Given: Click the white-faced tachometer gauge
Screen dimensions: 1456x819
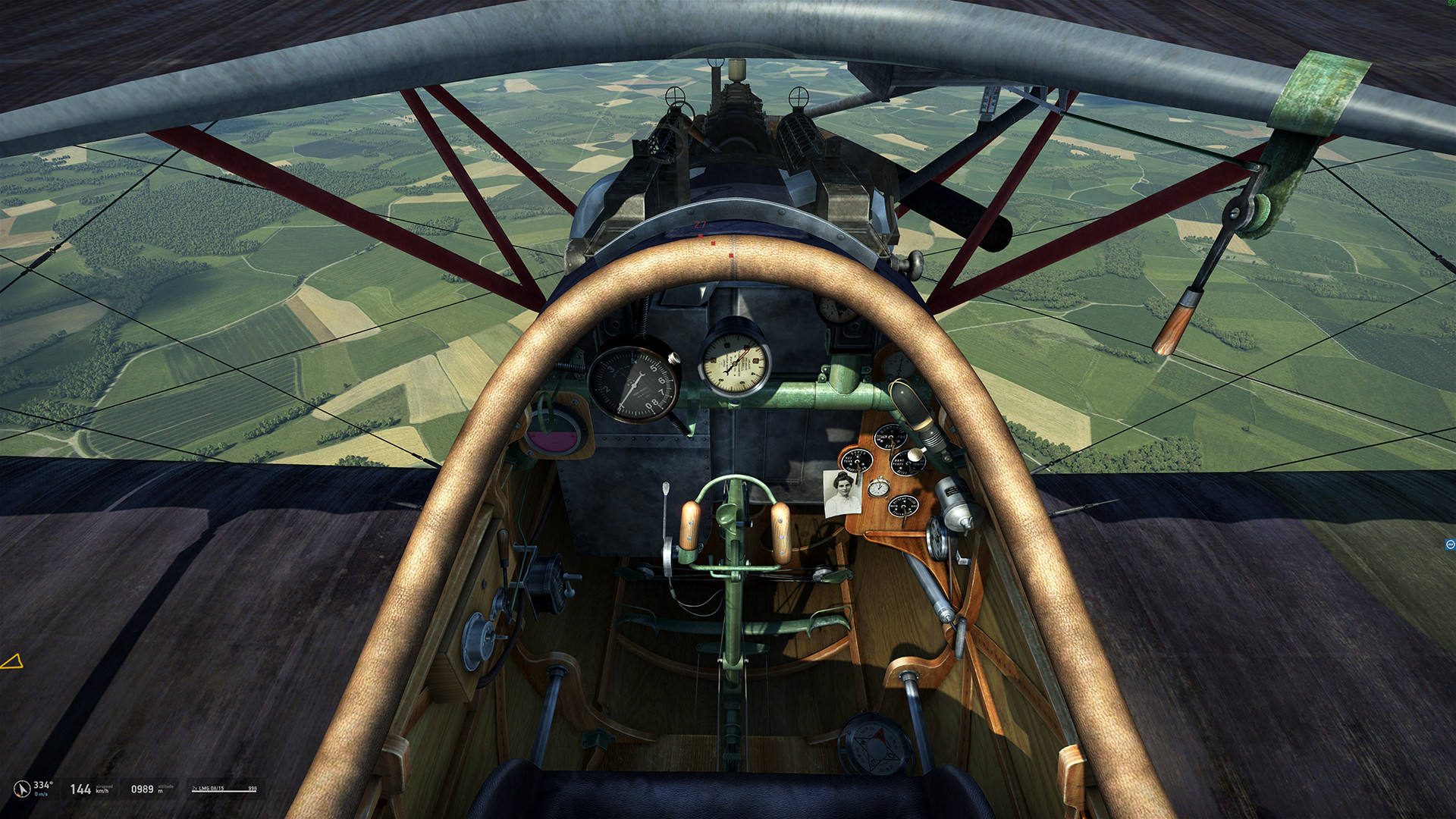Looking at the screenshot, I should [x=733, y=364].
